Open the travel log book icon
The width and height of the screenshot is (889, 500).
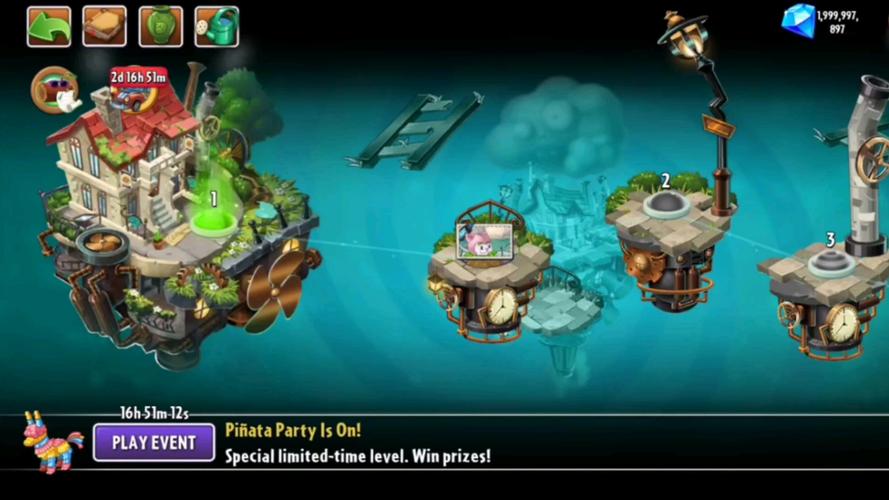click(x=105, y=27)
